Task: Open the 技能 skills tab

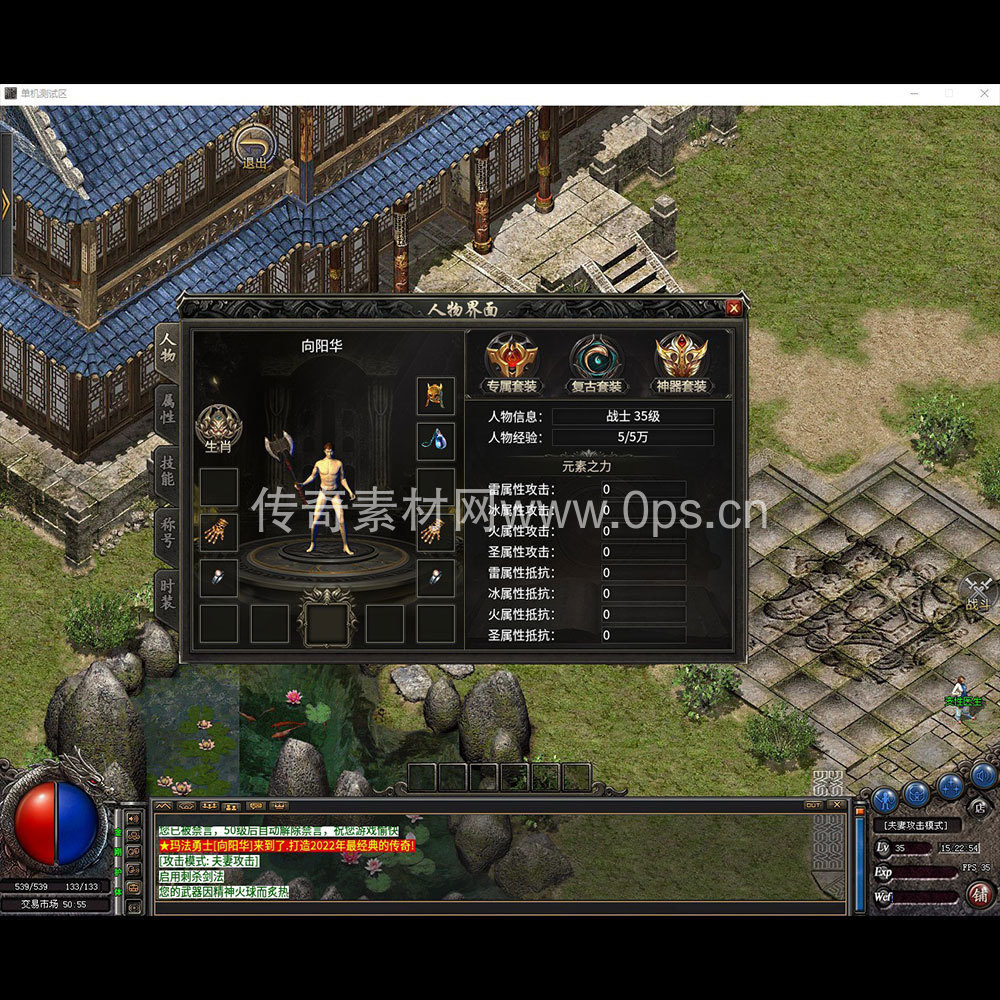Action: (x=167, y=471)
